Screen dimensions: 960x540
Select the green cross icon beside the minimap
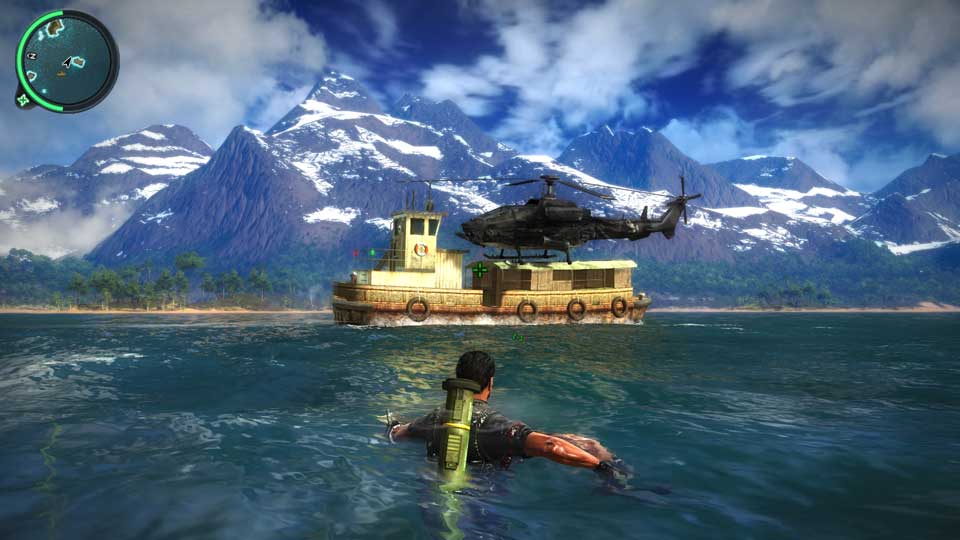pyautogui.click(x=22, y=99)
